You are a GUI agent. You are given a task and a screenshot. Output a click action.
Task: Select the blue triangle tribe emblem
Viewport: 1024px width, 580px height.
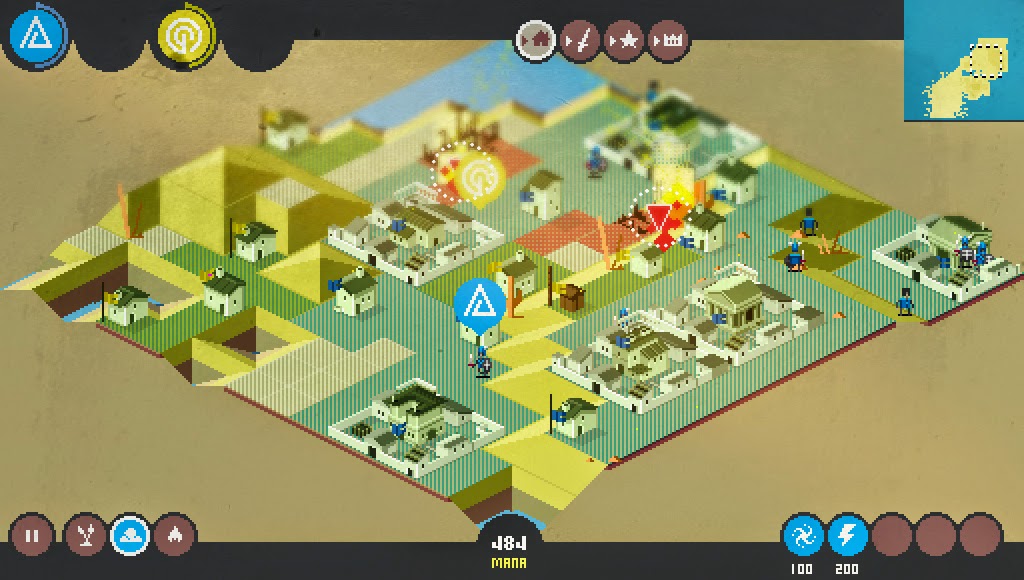37,37
